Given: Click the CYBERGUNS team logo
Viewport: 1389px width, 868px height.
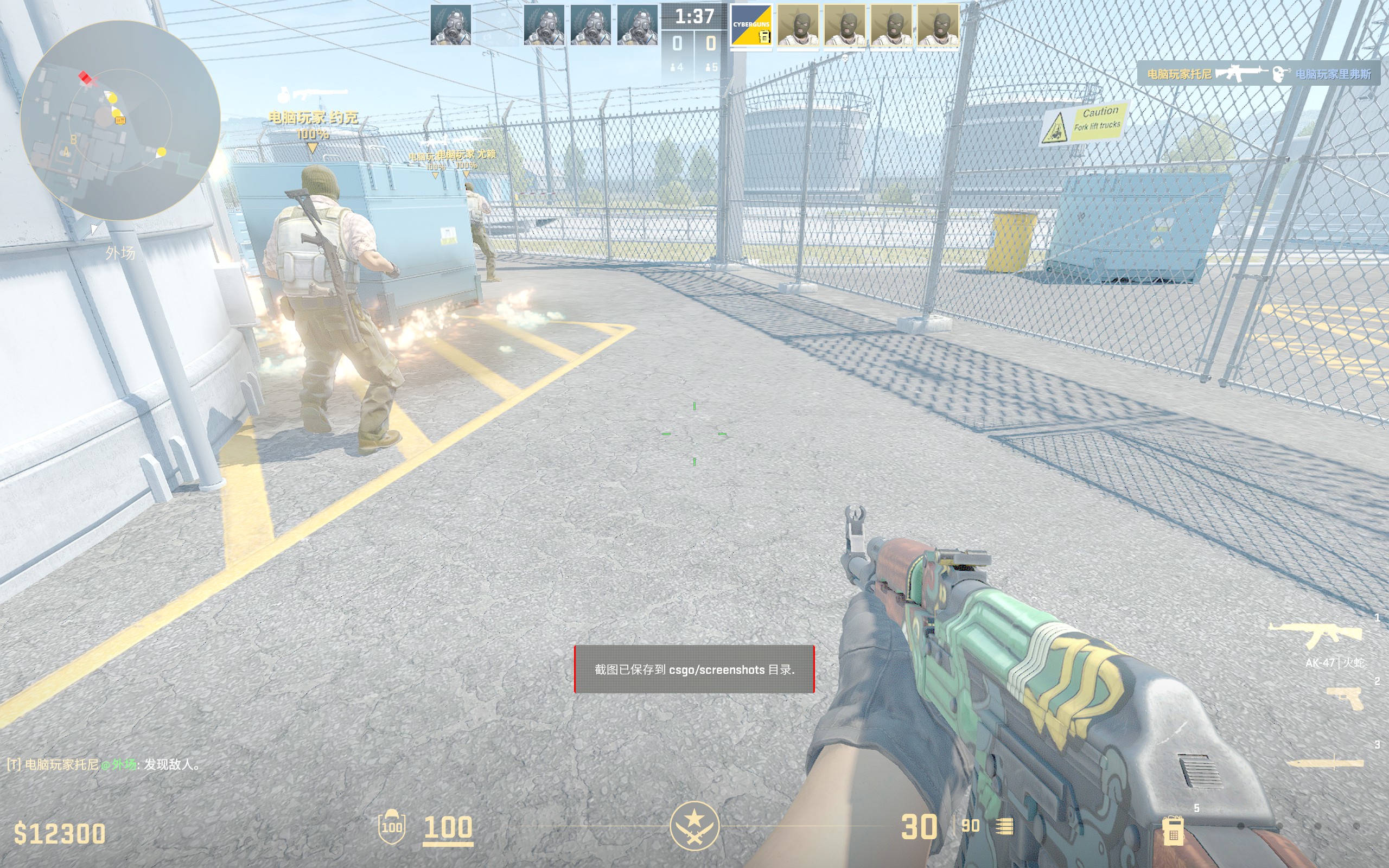Looking at the screenshot, I should click(x=751, y=26).
